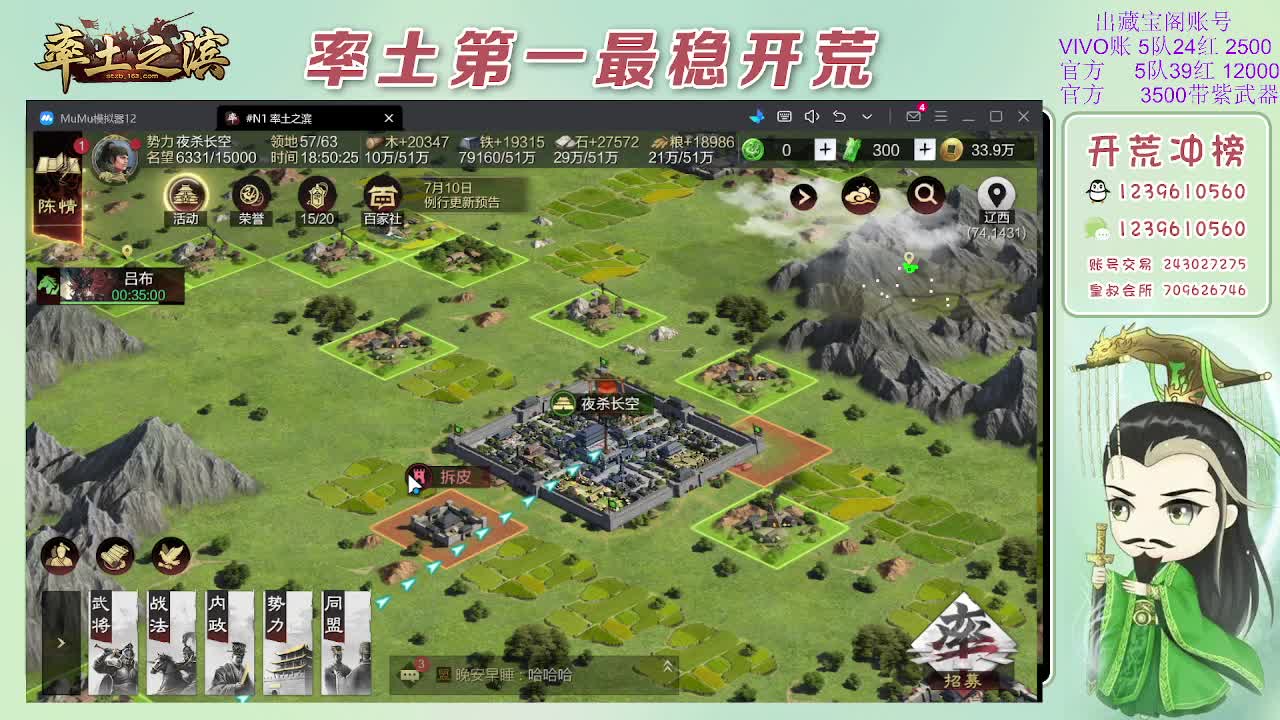Open the 同盟 (Alliance) banner
1280x720 pixels.
pos(345,642)
